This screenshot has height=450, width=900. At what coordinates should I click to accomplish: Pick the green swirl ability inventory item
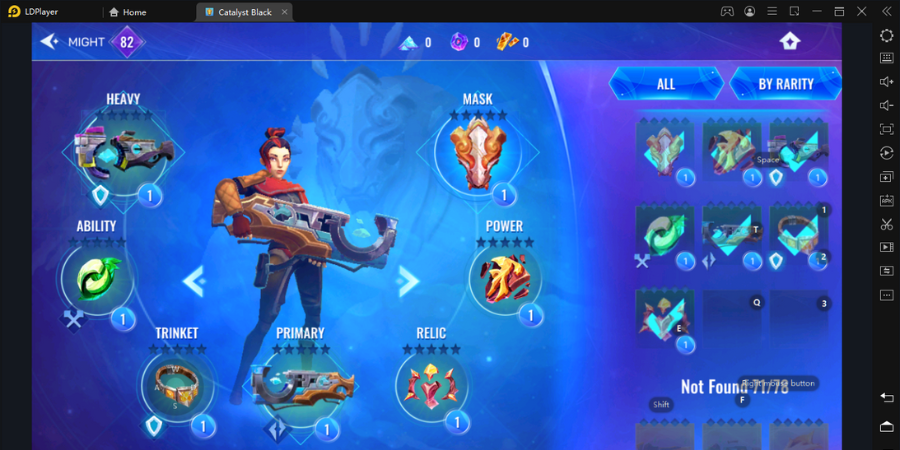[663, 236]
